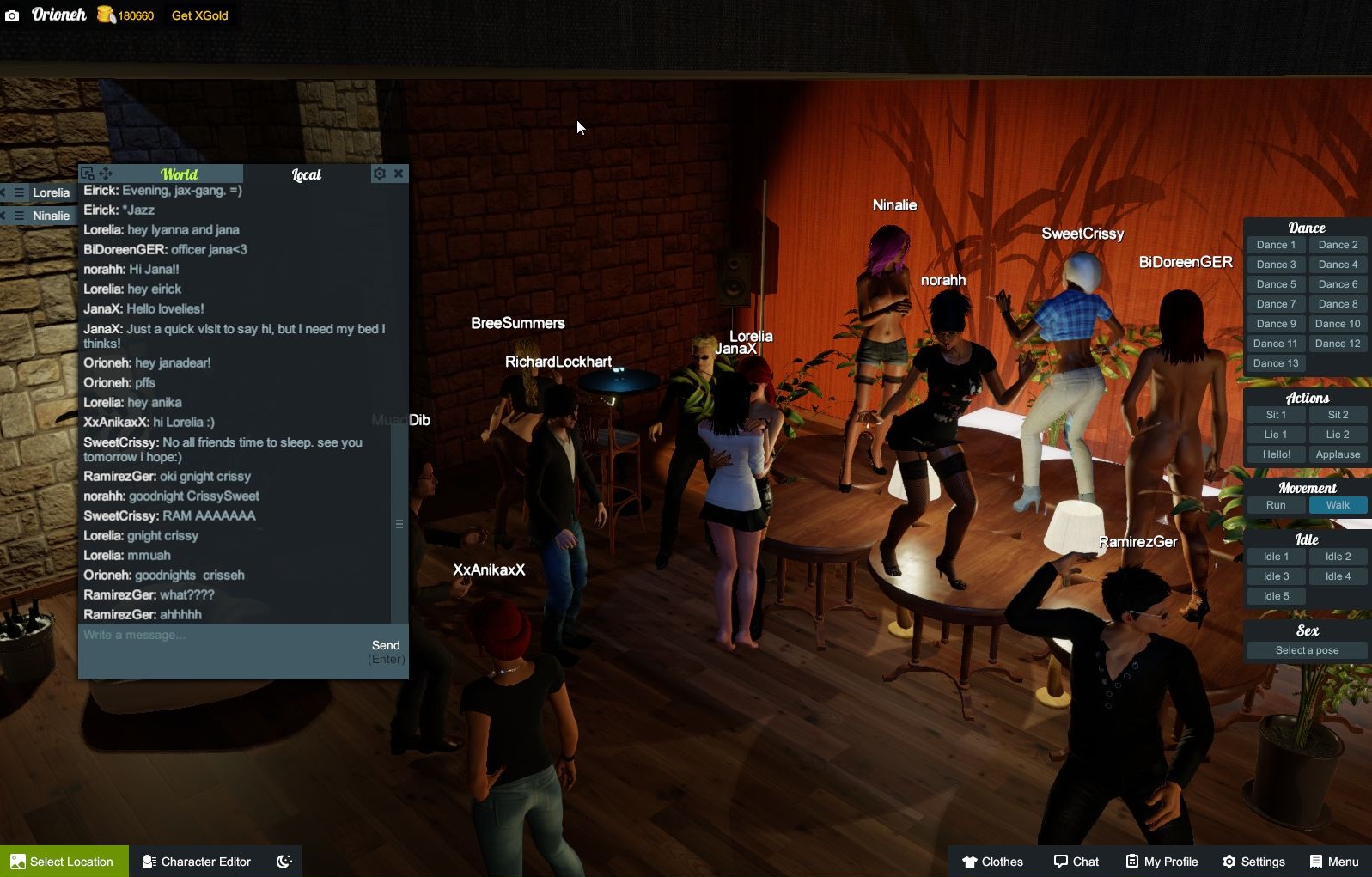1372x877 pixels.
Task: Open the Ninalie private chat tab
Action: [x=51, y=216]
